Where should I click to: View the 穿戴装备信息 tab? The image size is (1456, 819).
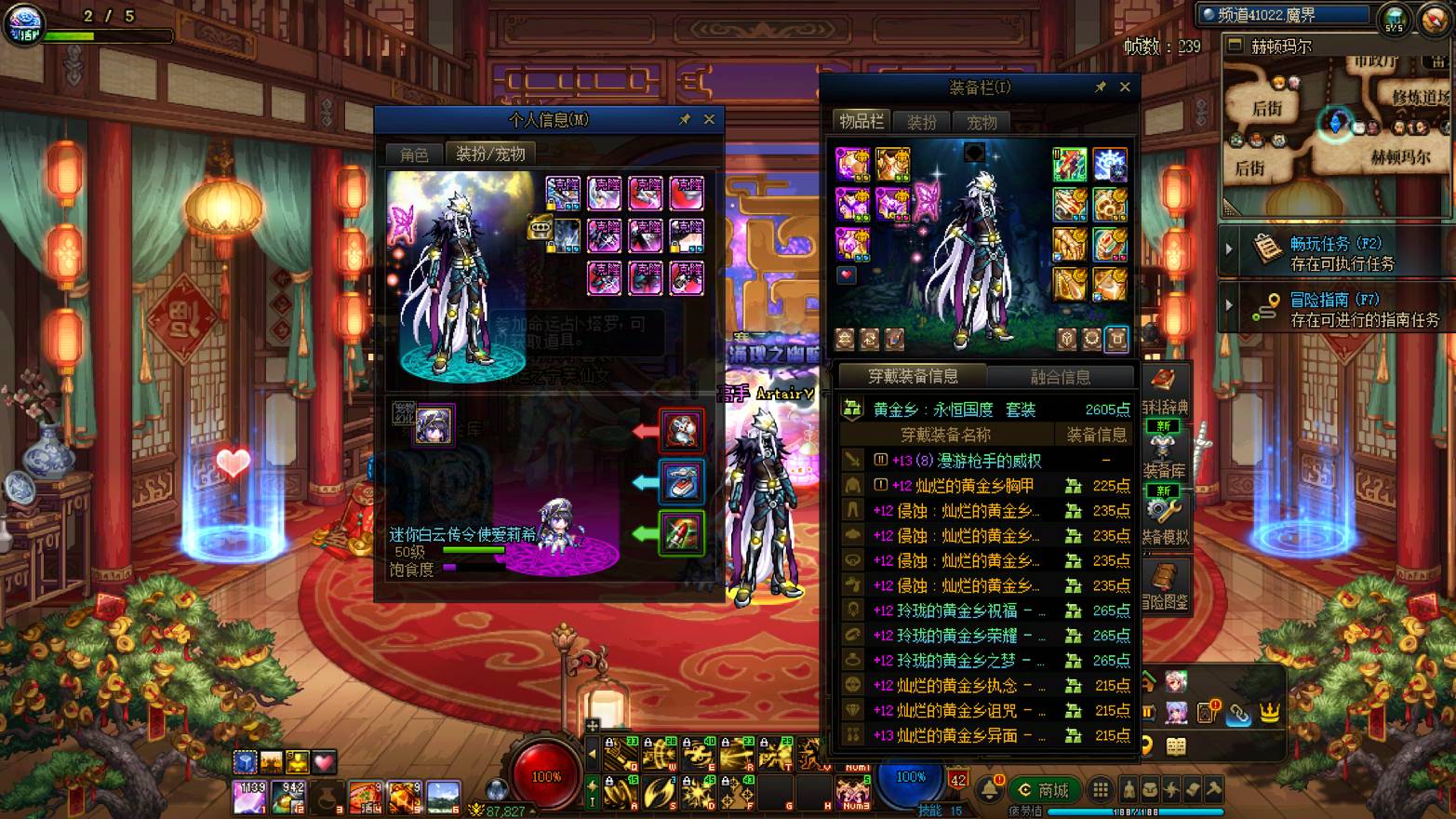913,376
